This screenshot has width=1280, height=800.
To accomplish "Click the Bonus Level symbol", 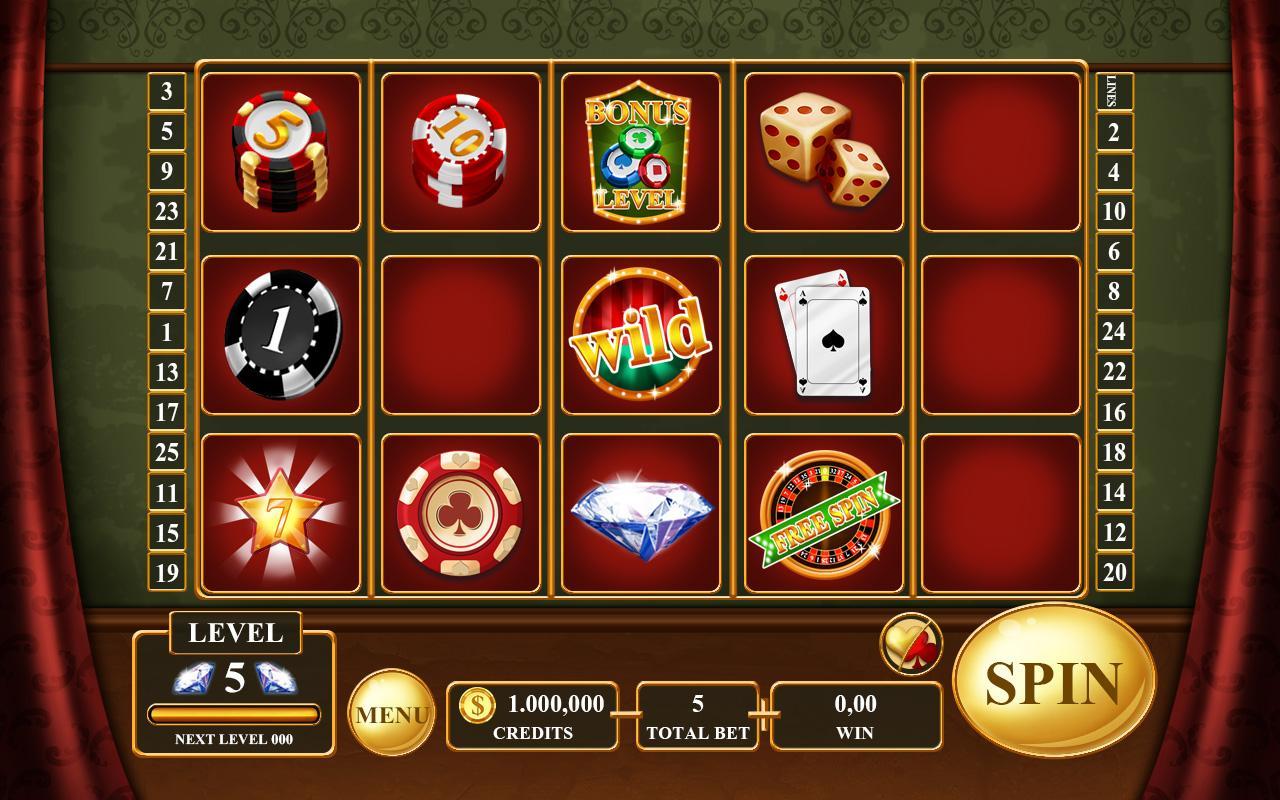I will [x=643, y=152].
